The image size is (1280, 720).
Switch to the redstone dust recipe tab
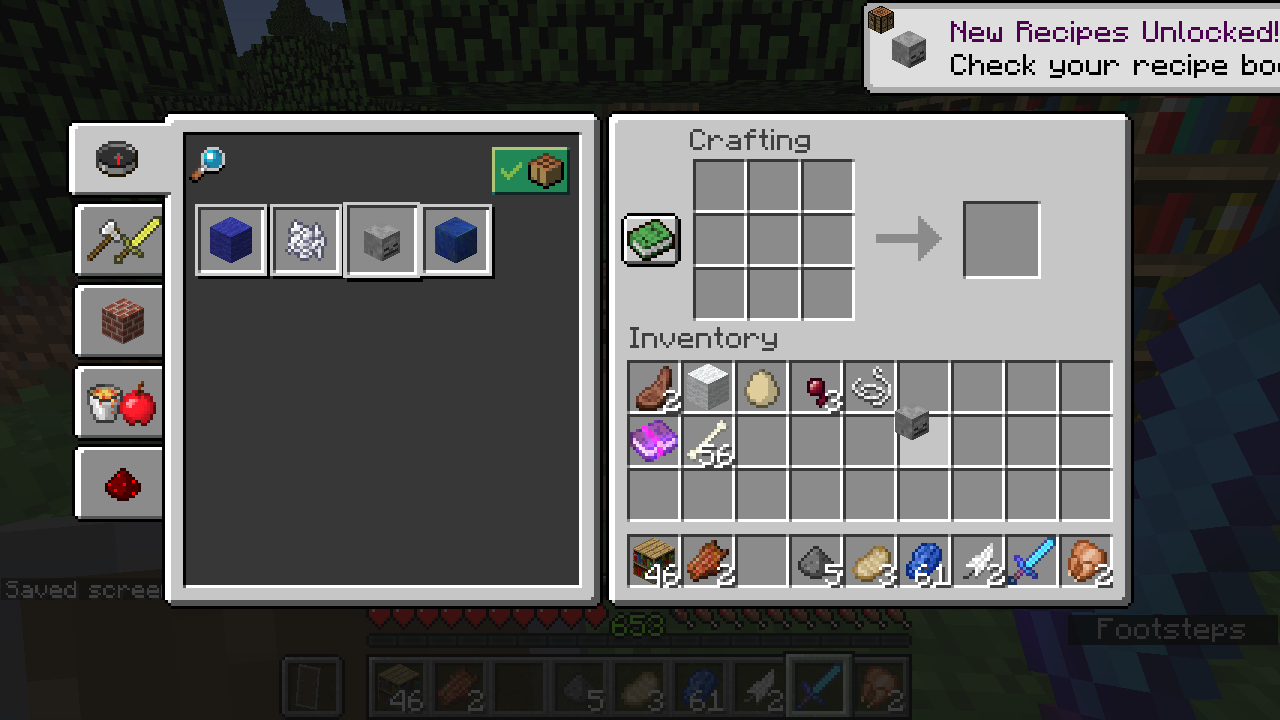(122, 484)
